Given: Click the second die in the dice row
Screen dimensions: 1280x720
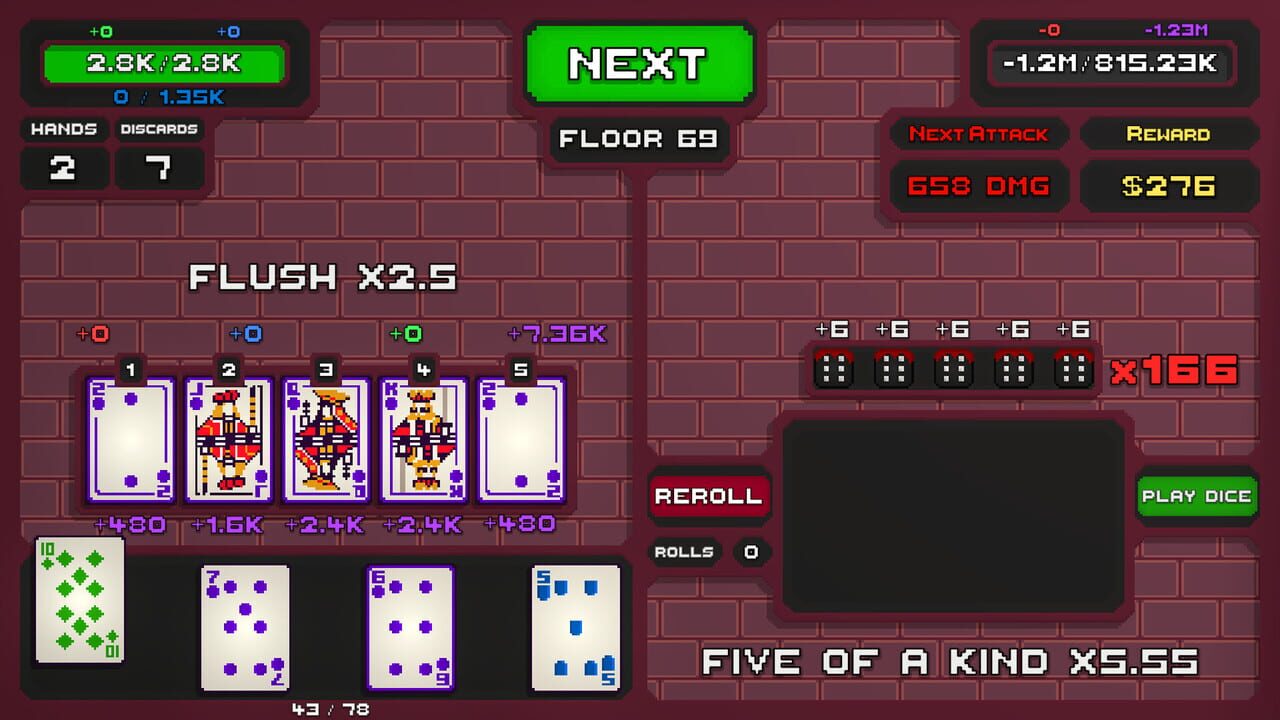Looking at the screenshot, I should coord(895,368).
